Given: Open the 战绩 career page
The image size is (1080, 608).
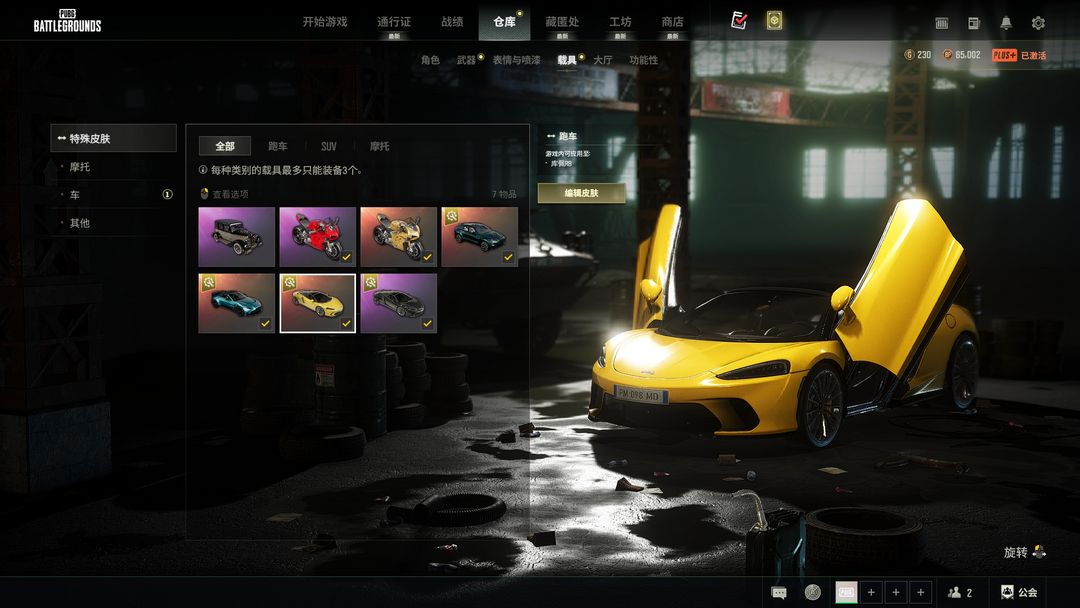Looking at the screenshot, I should coord(452,22).
